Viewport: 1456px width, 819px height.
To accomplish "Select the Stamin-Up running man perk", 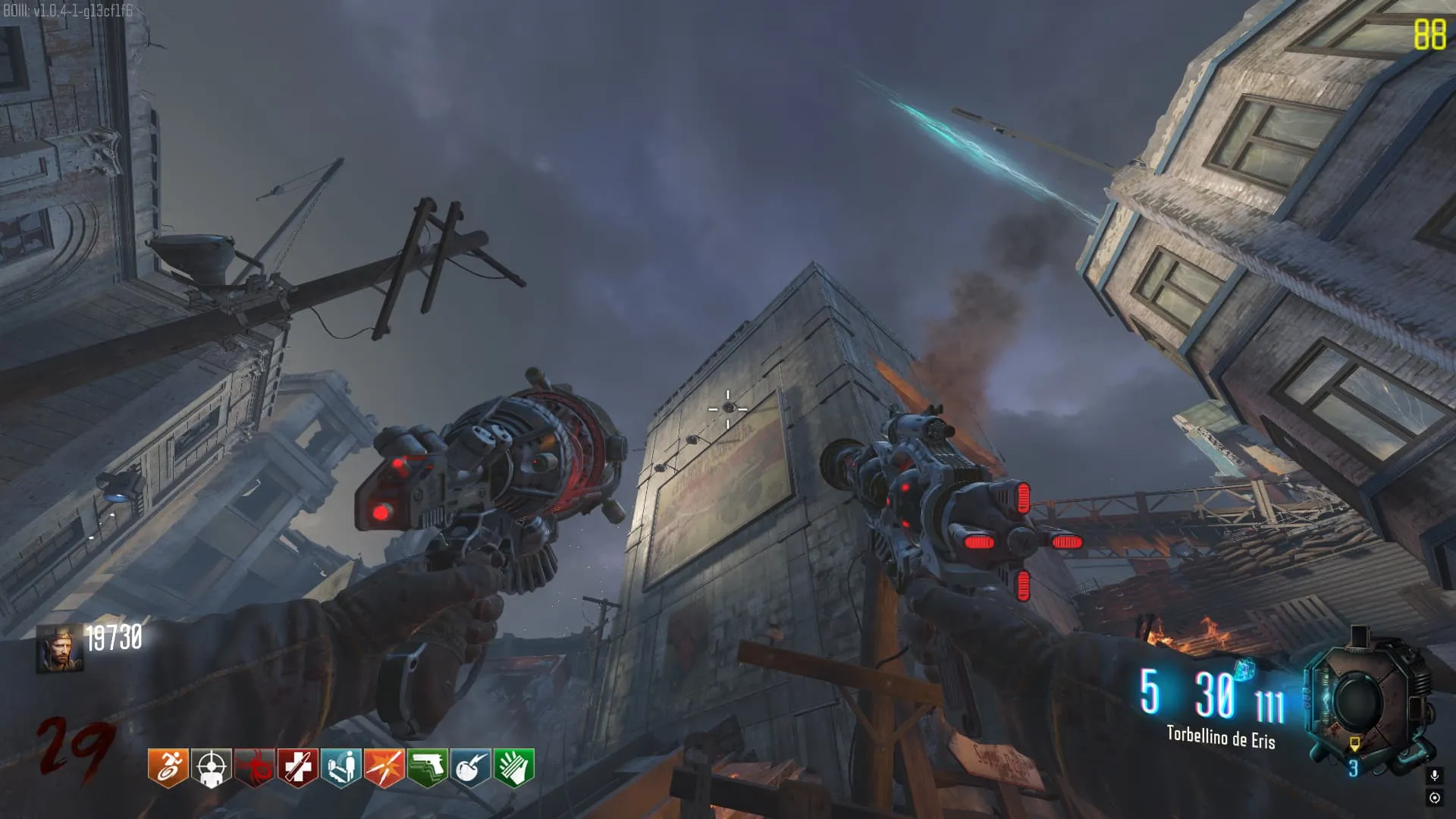I will [x=168, y=767].
